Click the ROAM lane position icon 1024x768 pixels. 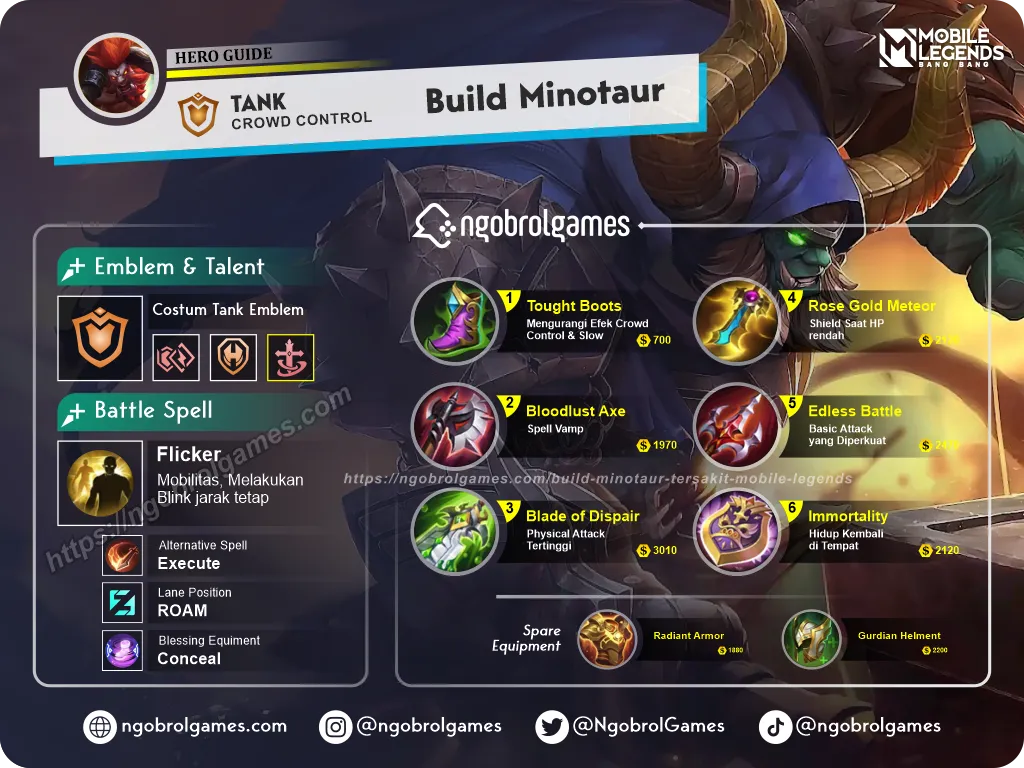[122, 603]
